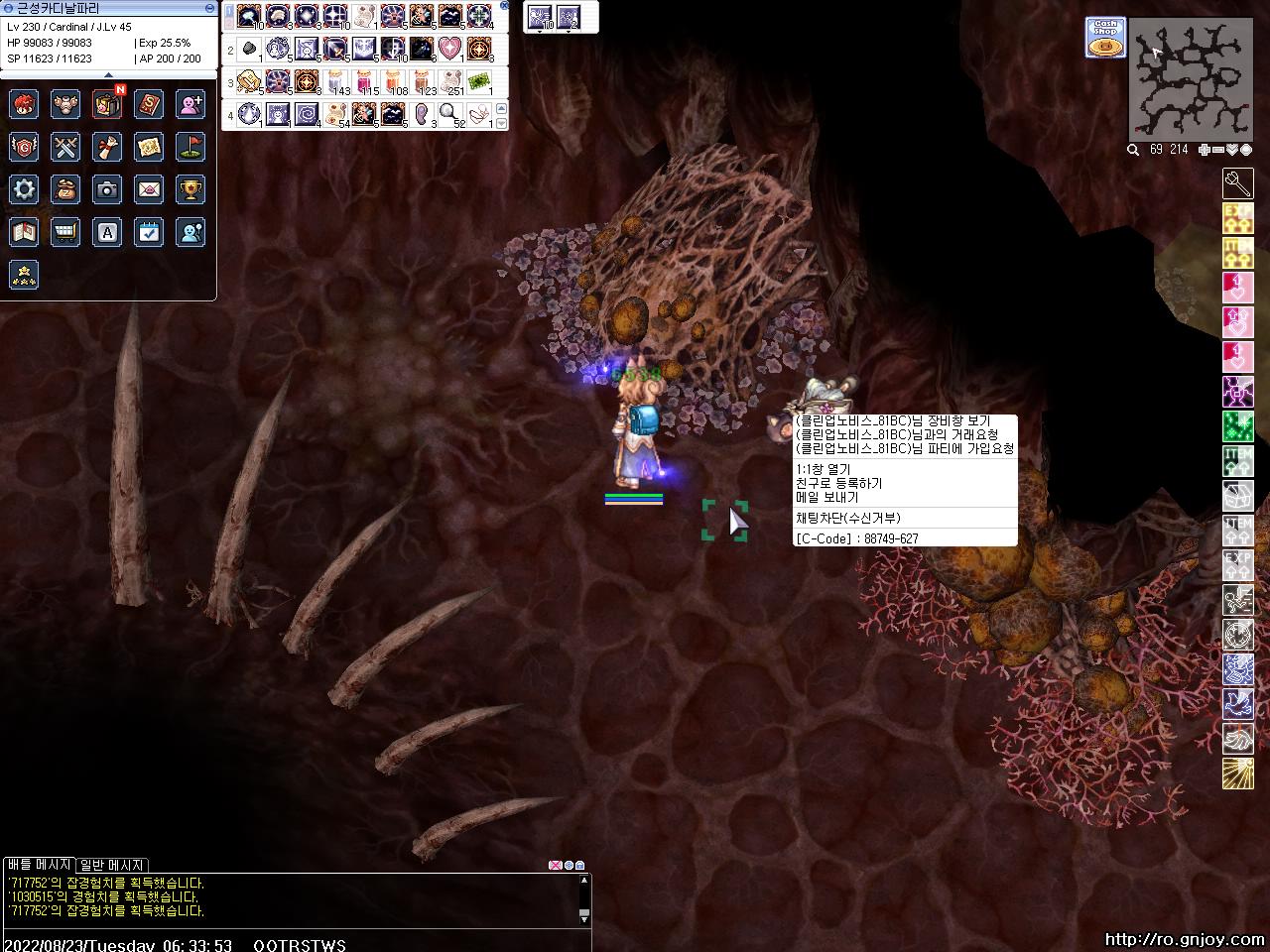Open the mail envelope icon

(149, 189)
